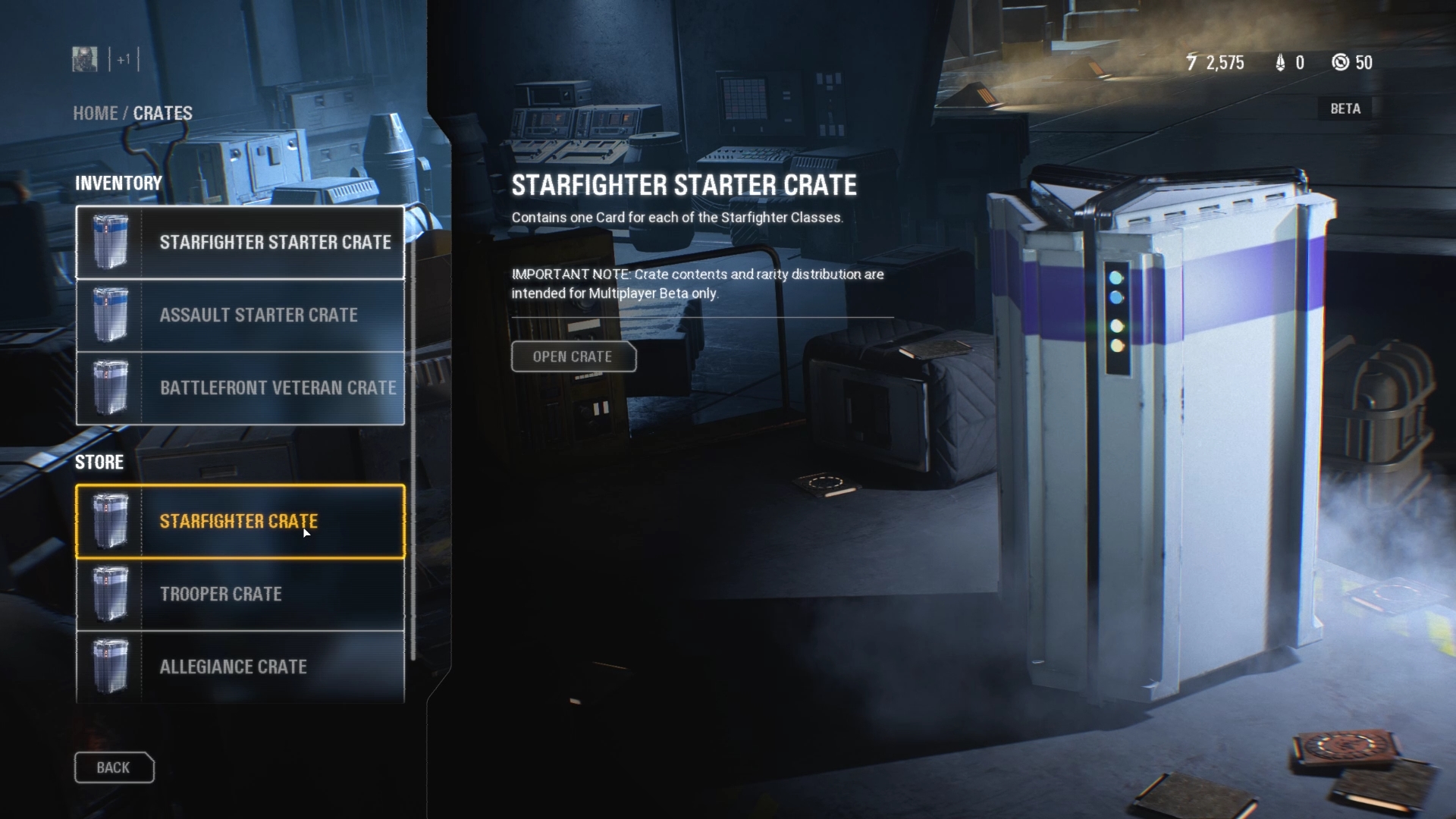Click the Trooper Crate box icon

pos(111,594)
